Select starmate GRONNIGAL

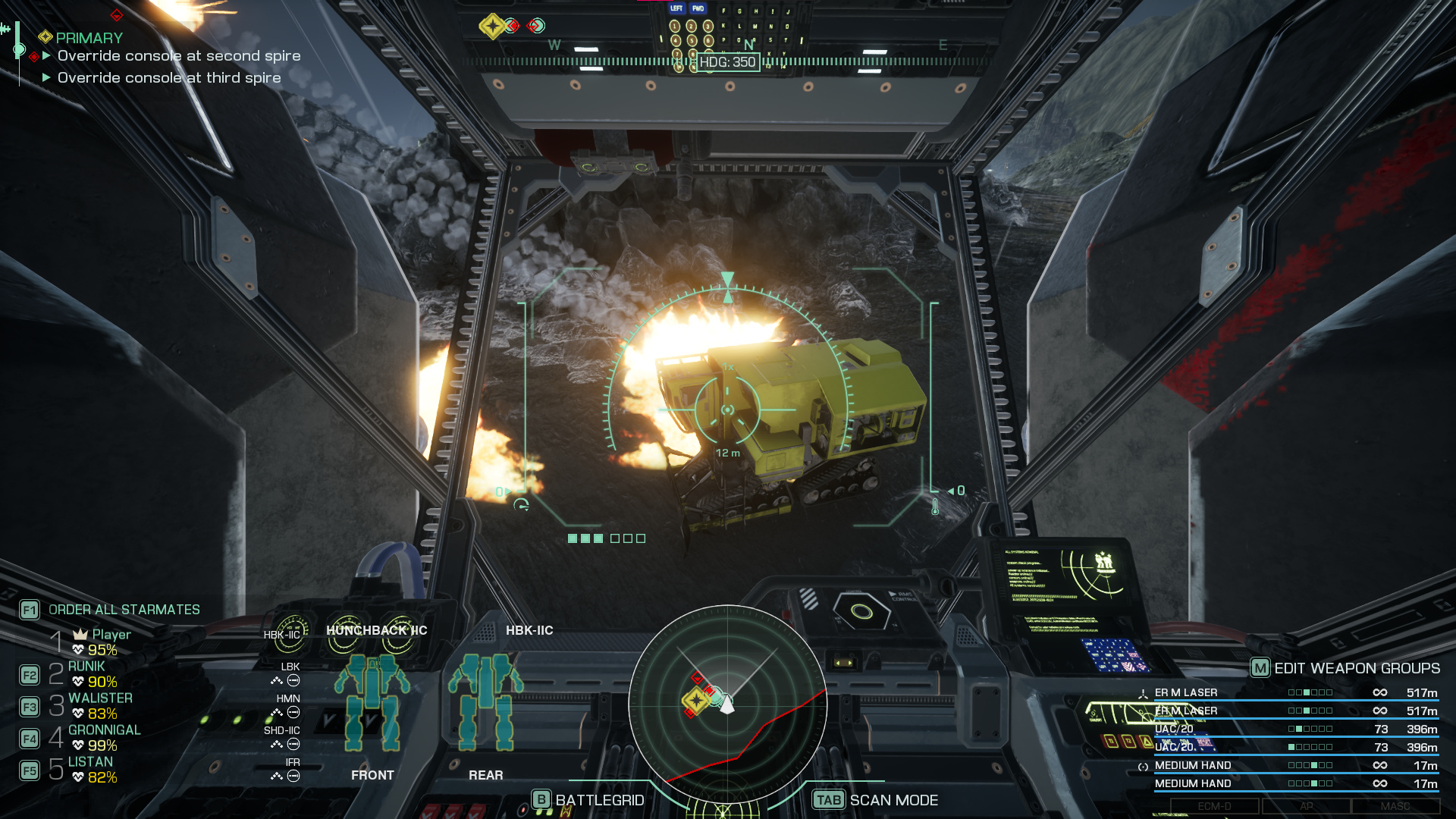click(x=105, y=730)
